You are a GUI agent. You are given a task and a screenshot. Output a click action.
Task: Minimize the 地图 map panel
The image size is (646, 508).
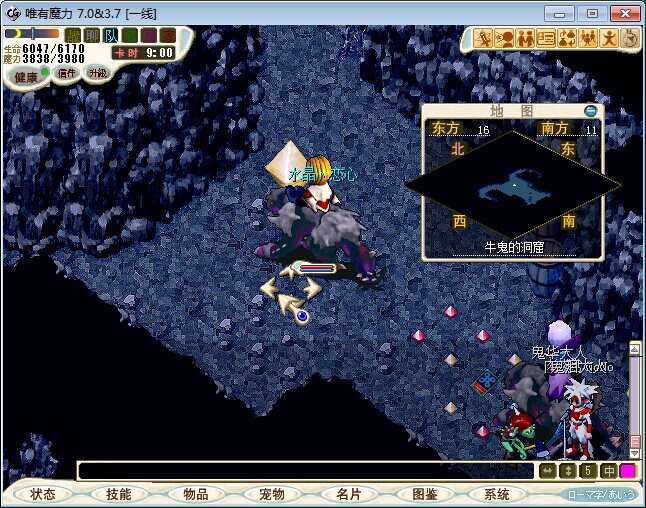click(591, 110)
